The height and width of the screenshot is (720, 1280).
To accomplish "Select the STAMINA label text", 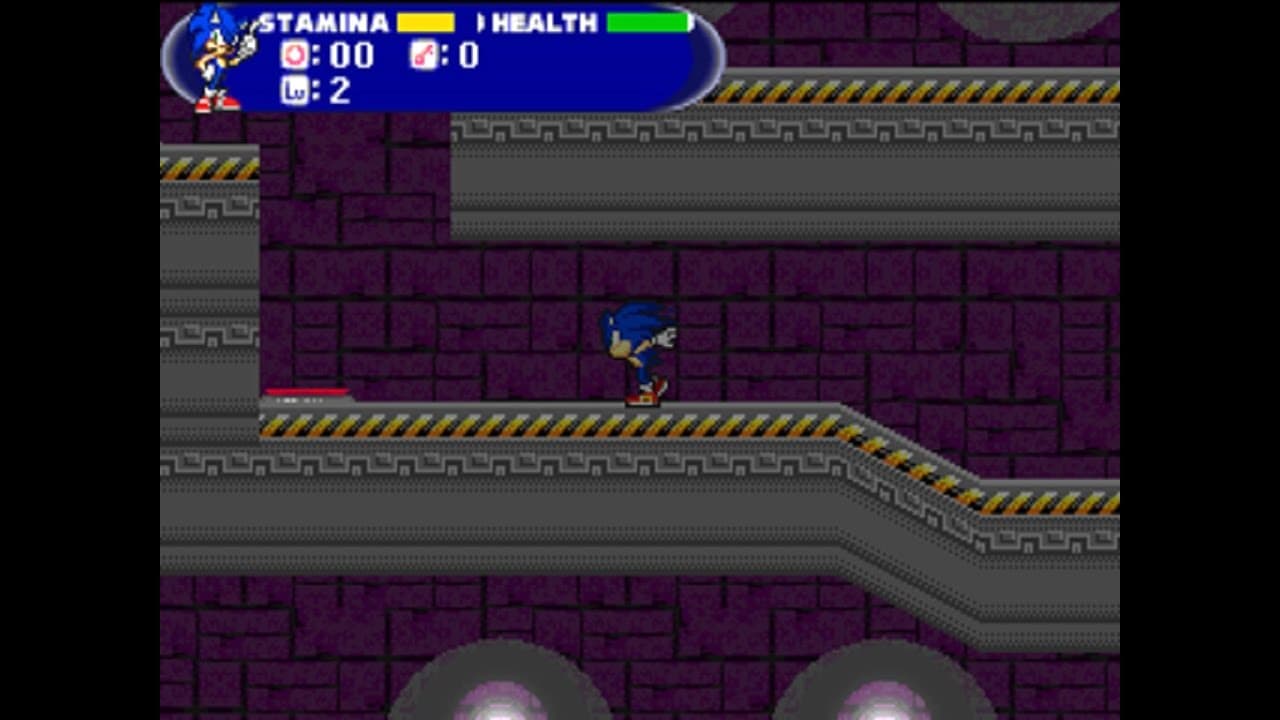I will coord(325,20).
